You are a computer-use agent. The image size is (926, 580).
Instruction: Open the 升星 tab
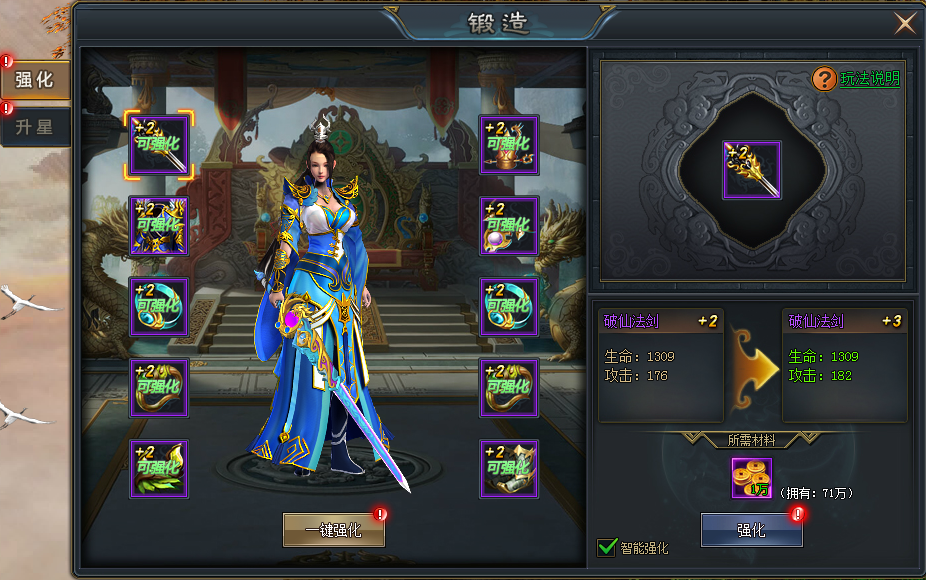(x=35, y=127)
